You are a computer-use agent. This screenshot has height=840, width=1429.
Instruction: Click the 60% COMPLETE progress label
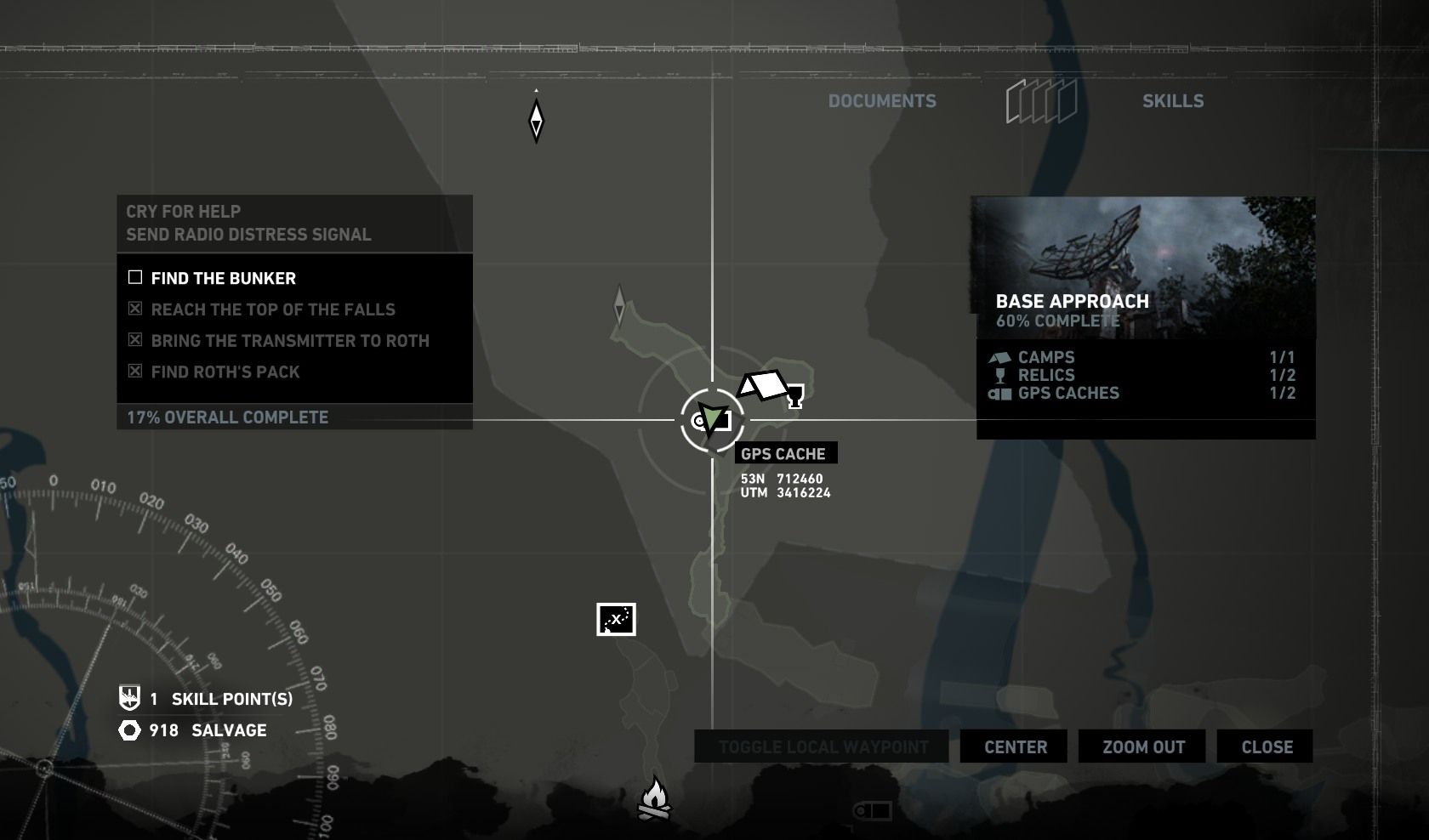click(1057, 321)
